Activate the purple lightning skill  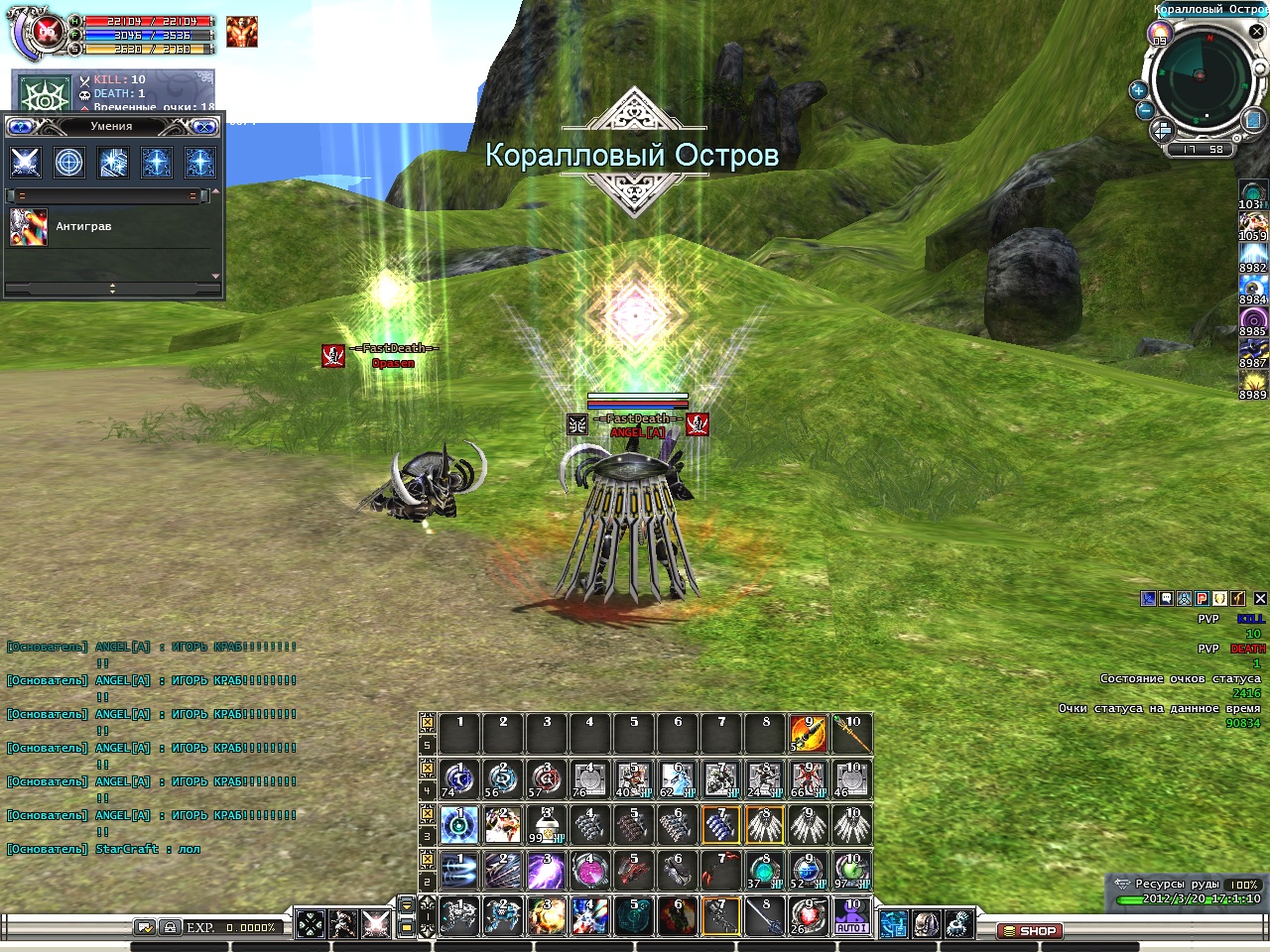pos(546,872)
